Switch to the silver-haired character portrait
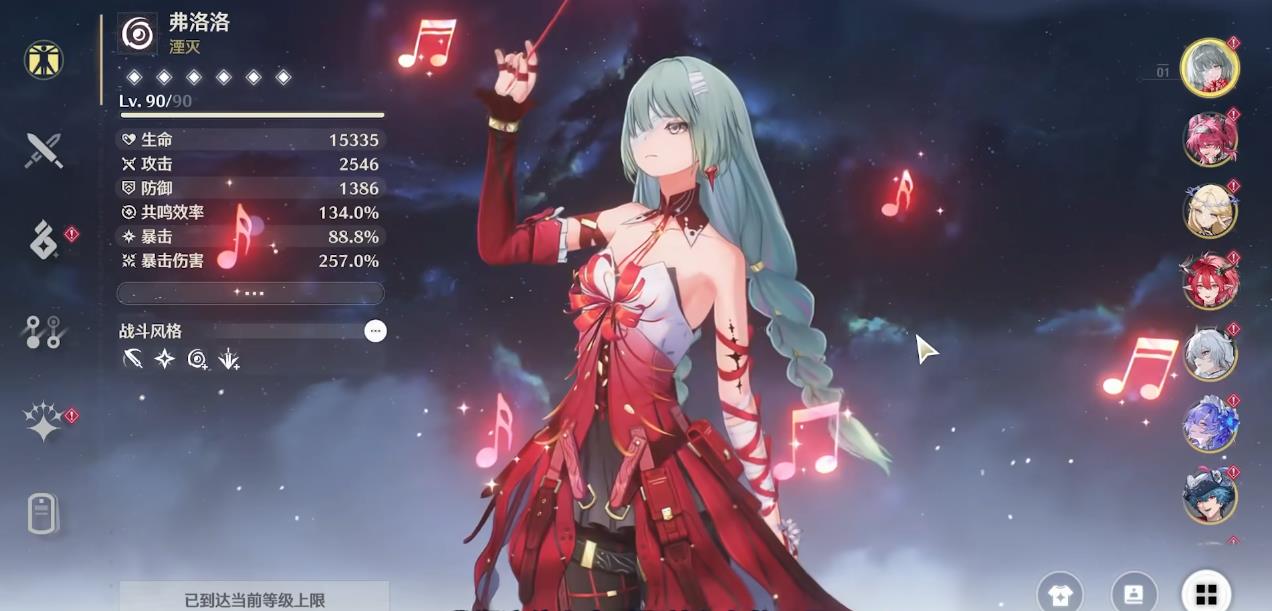This screenshot has width=1272, height=611. pyautogui.click(x=1210, y=353)
